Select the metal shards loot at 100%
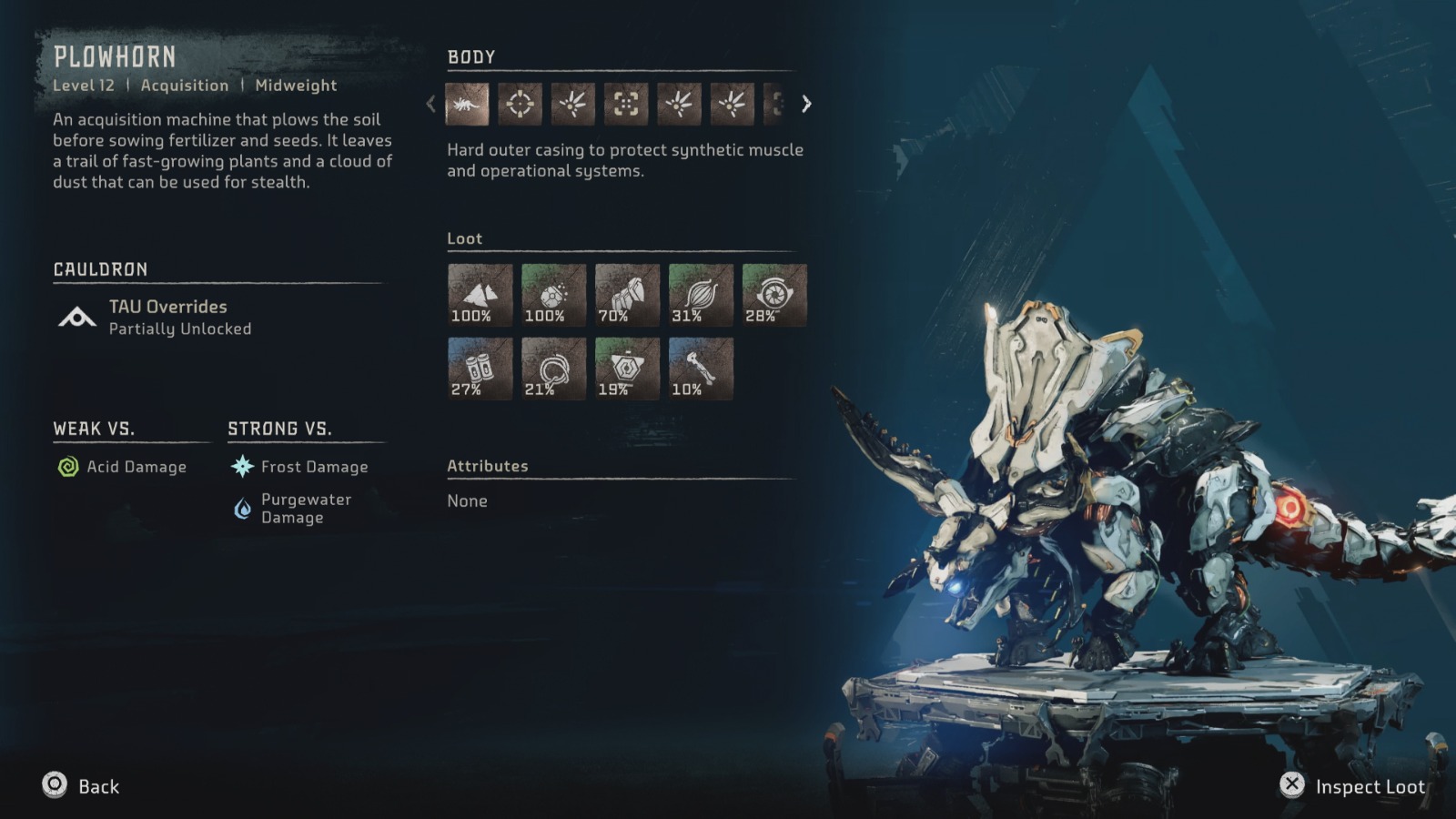The width and height of the screenshot is (1456, 819). 480,295
